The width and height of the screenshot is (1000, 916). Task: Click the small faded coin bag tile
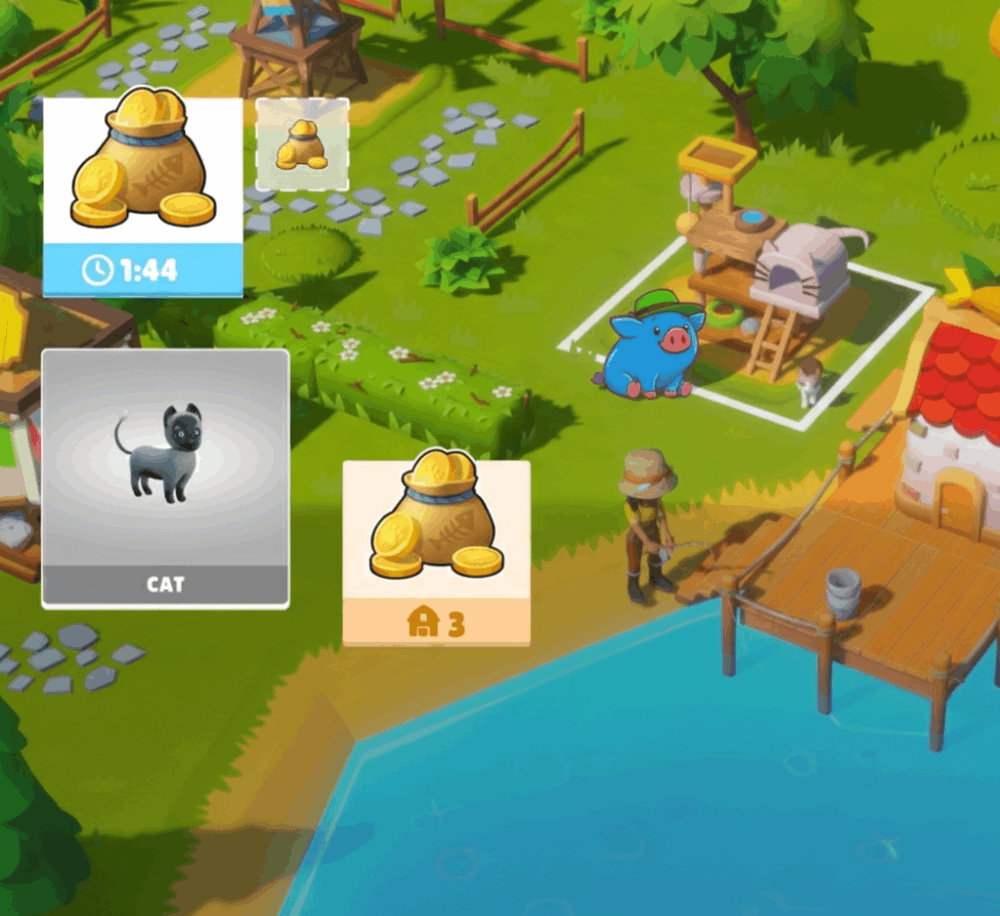302,144
